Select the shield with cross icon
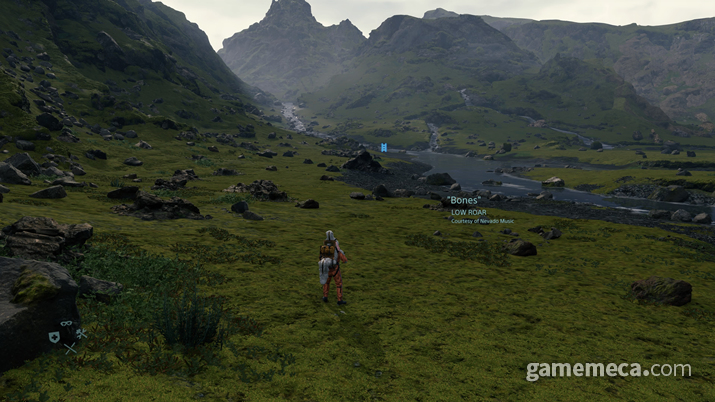715x402 pixels. 54,337
